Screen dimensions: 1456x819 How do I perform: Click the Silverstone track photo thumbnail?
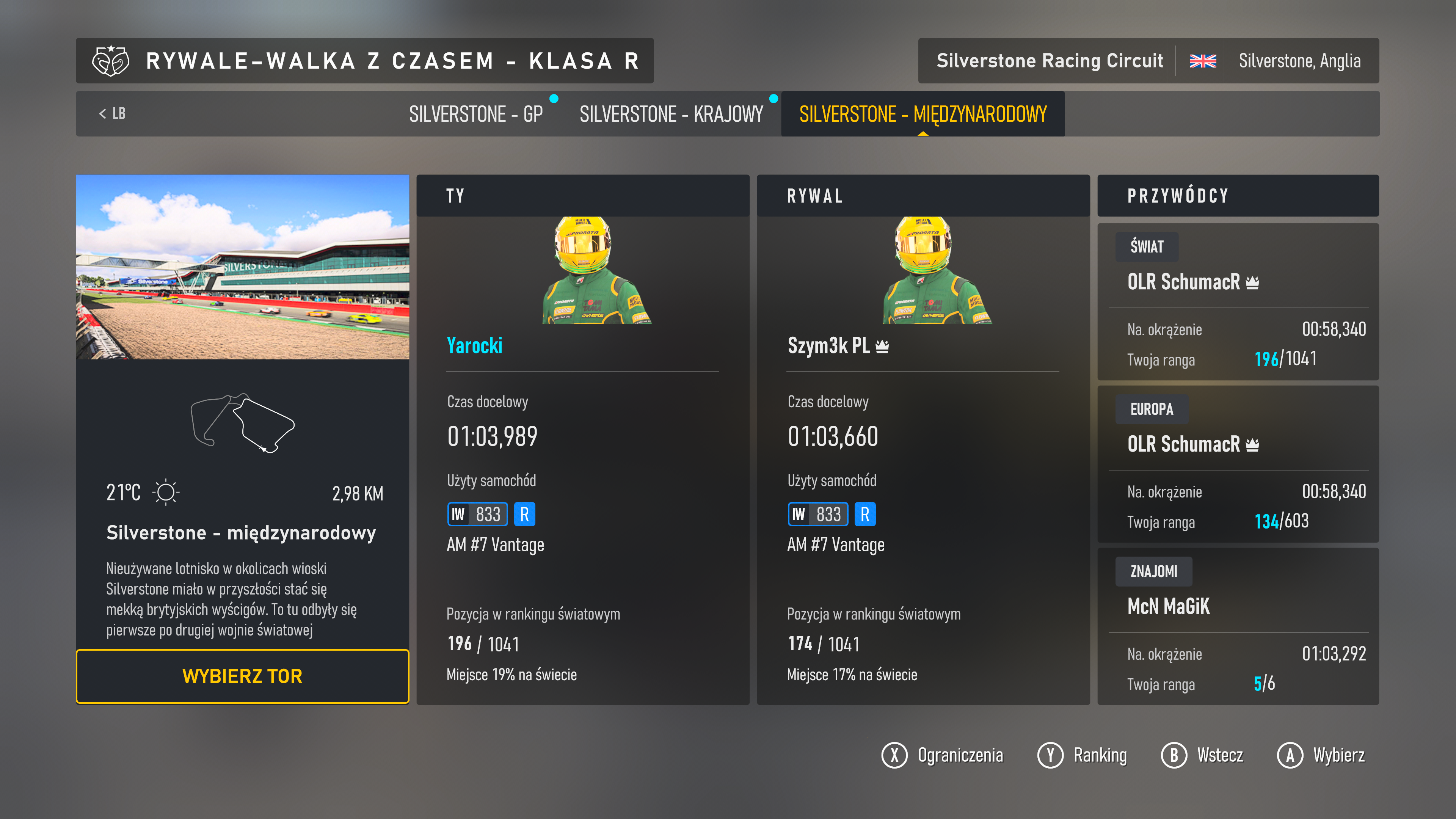coord(243,267)
